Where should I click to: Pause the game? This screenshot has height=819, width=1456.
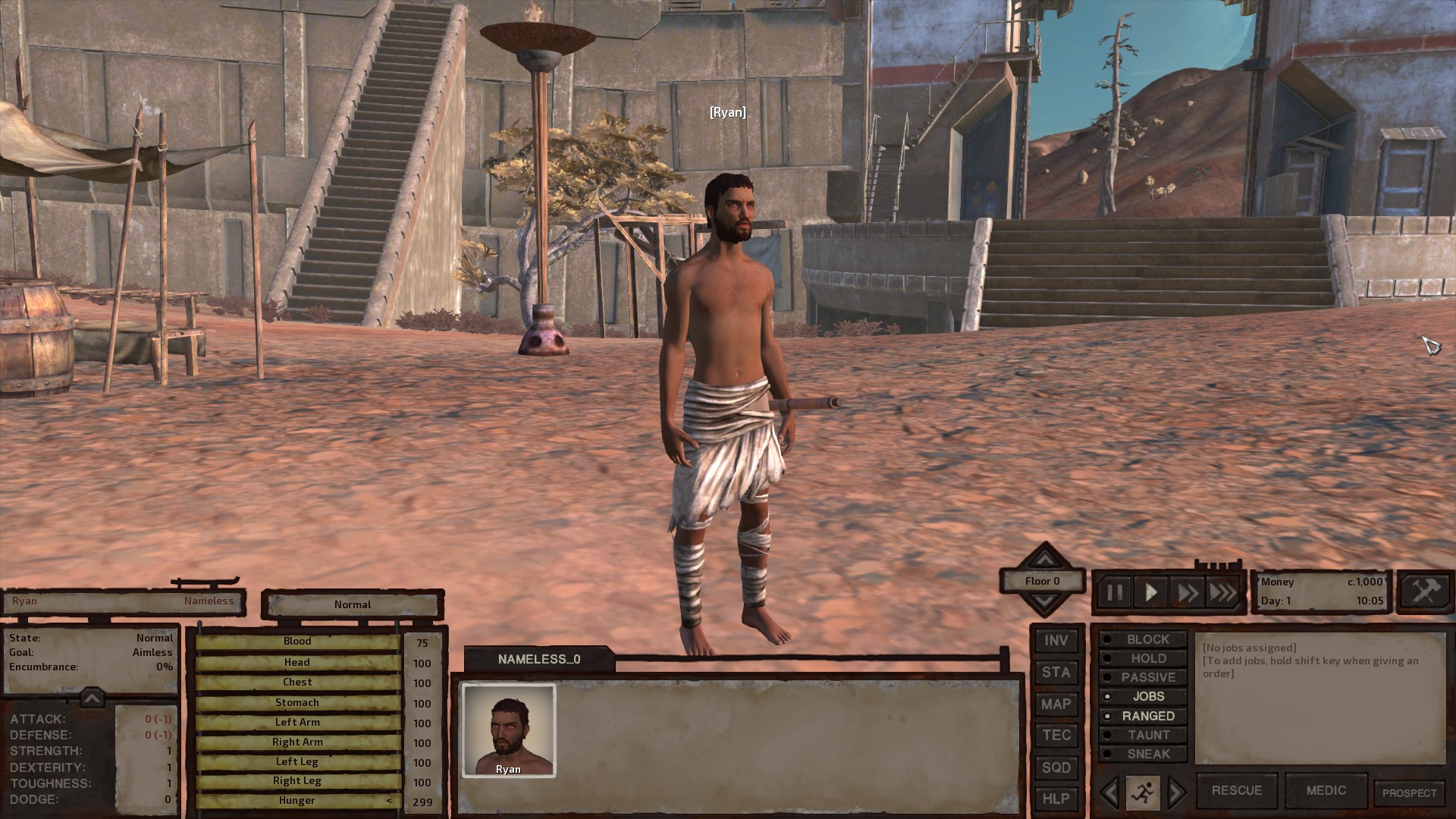(x=1116, y=592)
